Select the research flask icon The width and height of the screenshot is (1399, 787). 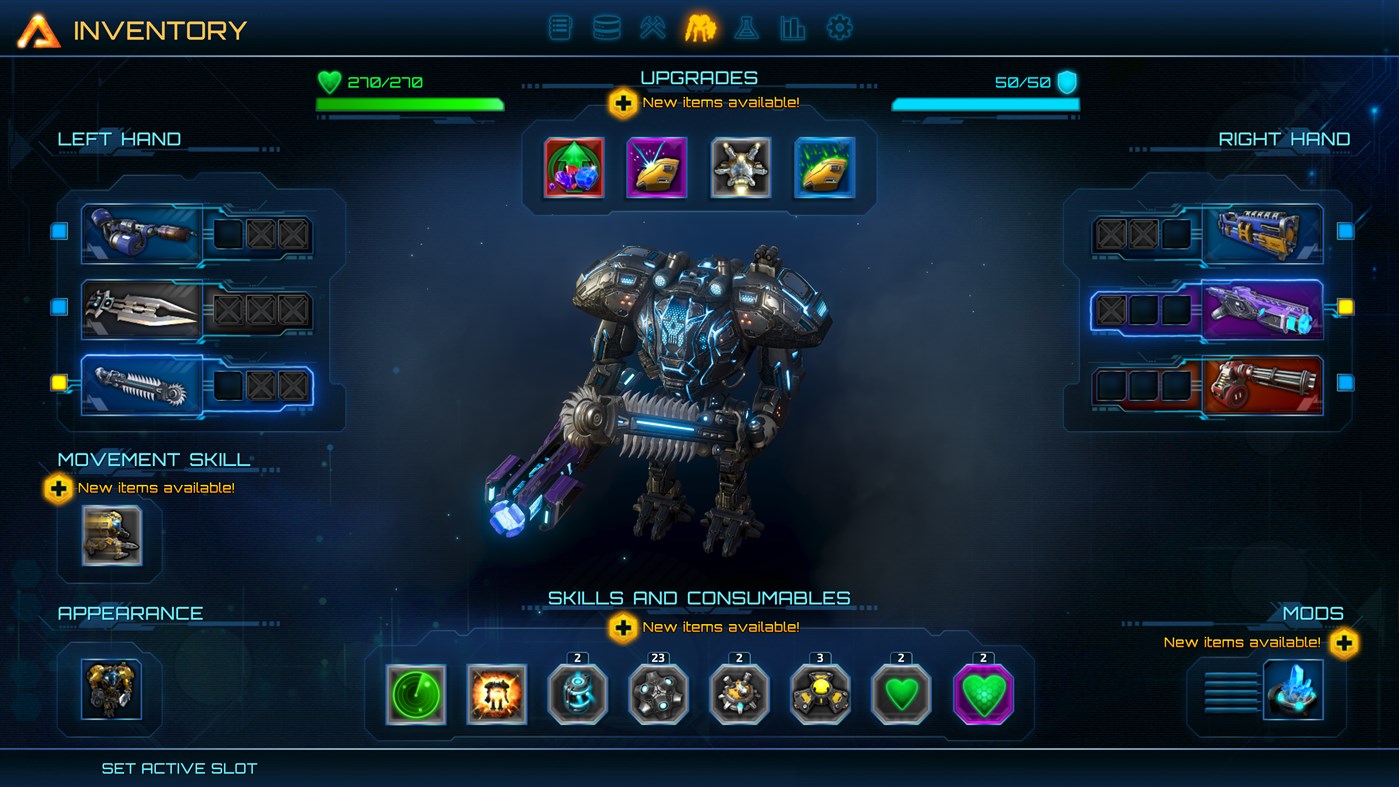coord(746,27)
